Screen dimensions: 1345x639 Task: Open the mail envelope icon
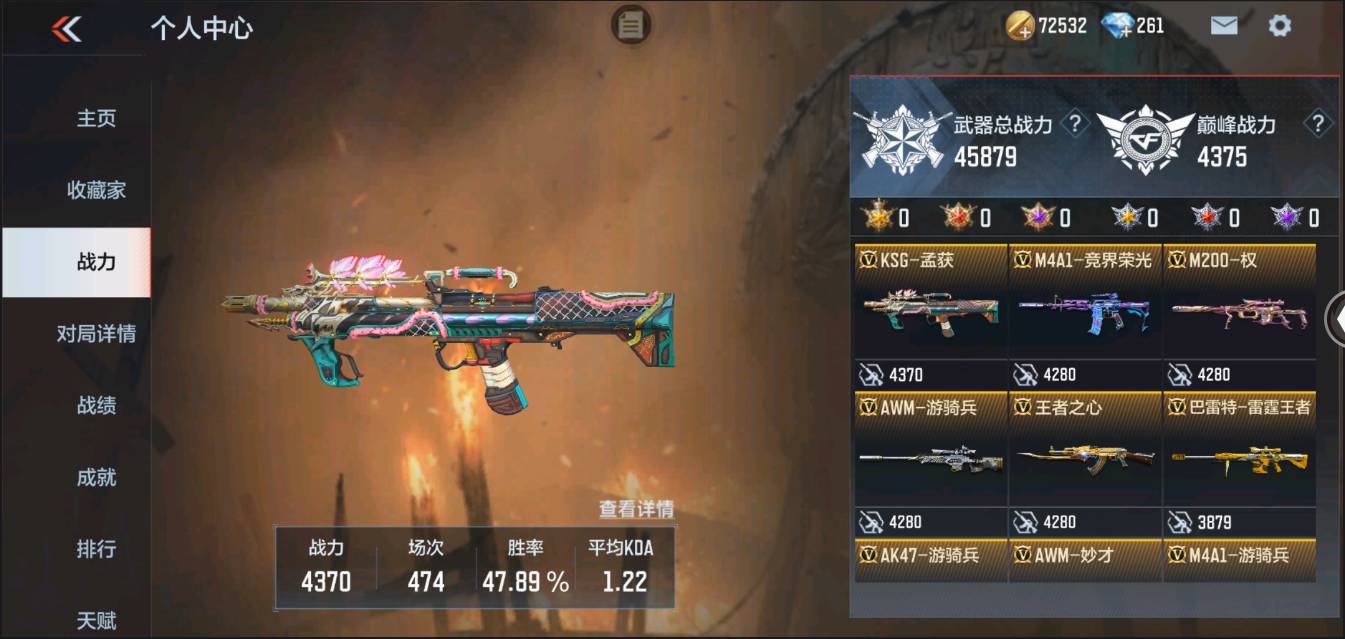(x=1224, y=26)
